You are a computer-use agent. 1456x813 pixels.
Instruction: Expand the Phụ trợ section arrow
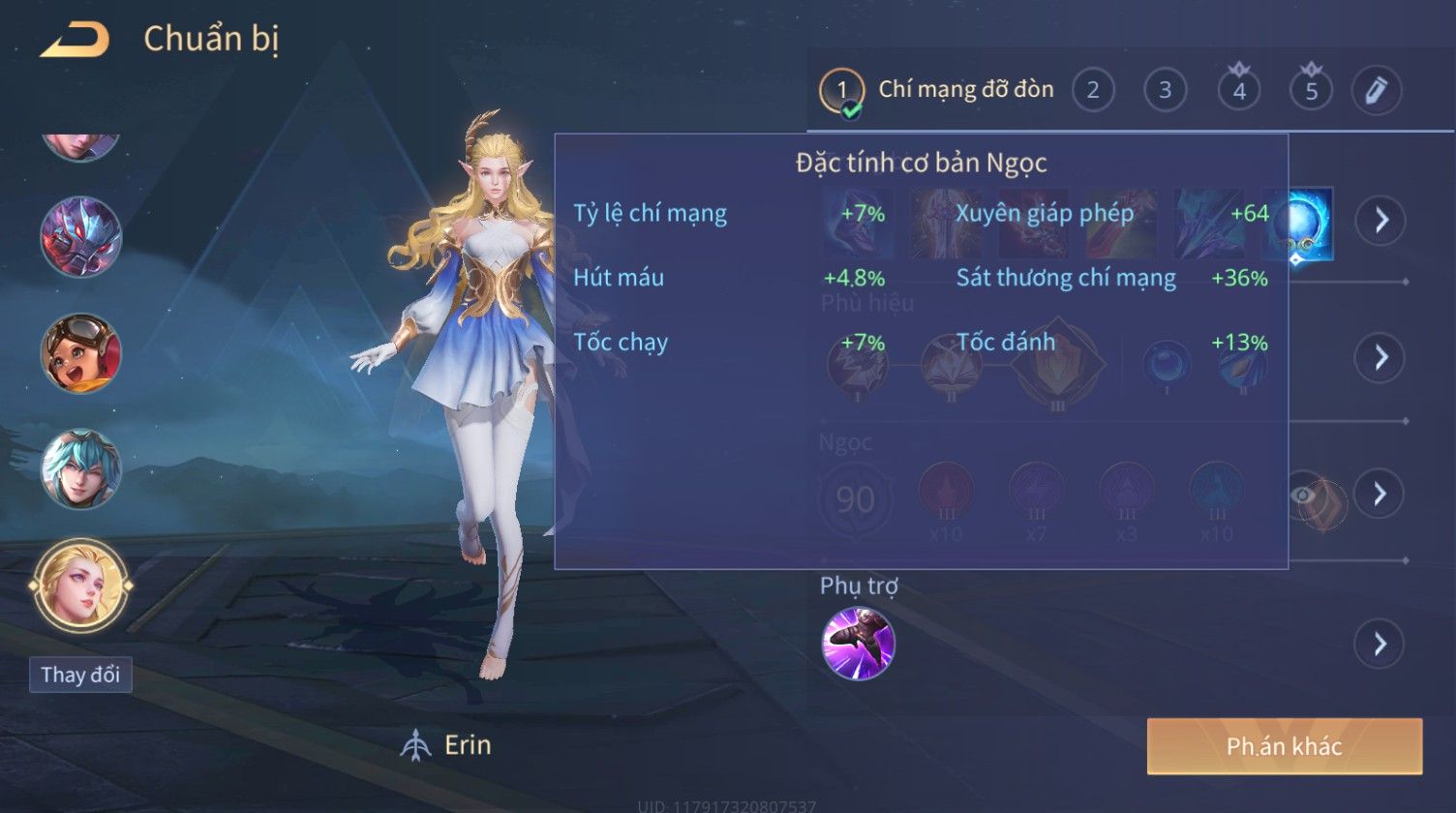pyautogui.click(x=1380, y=644)
